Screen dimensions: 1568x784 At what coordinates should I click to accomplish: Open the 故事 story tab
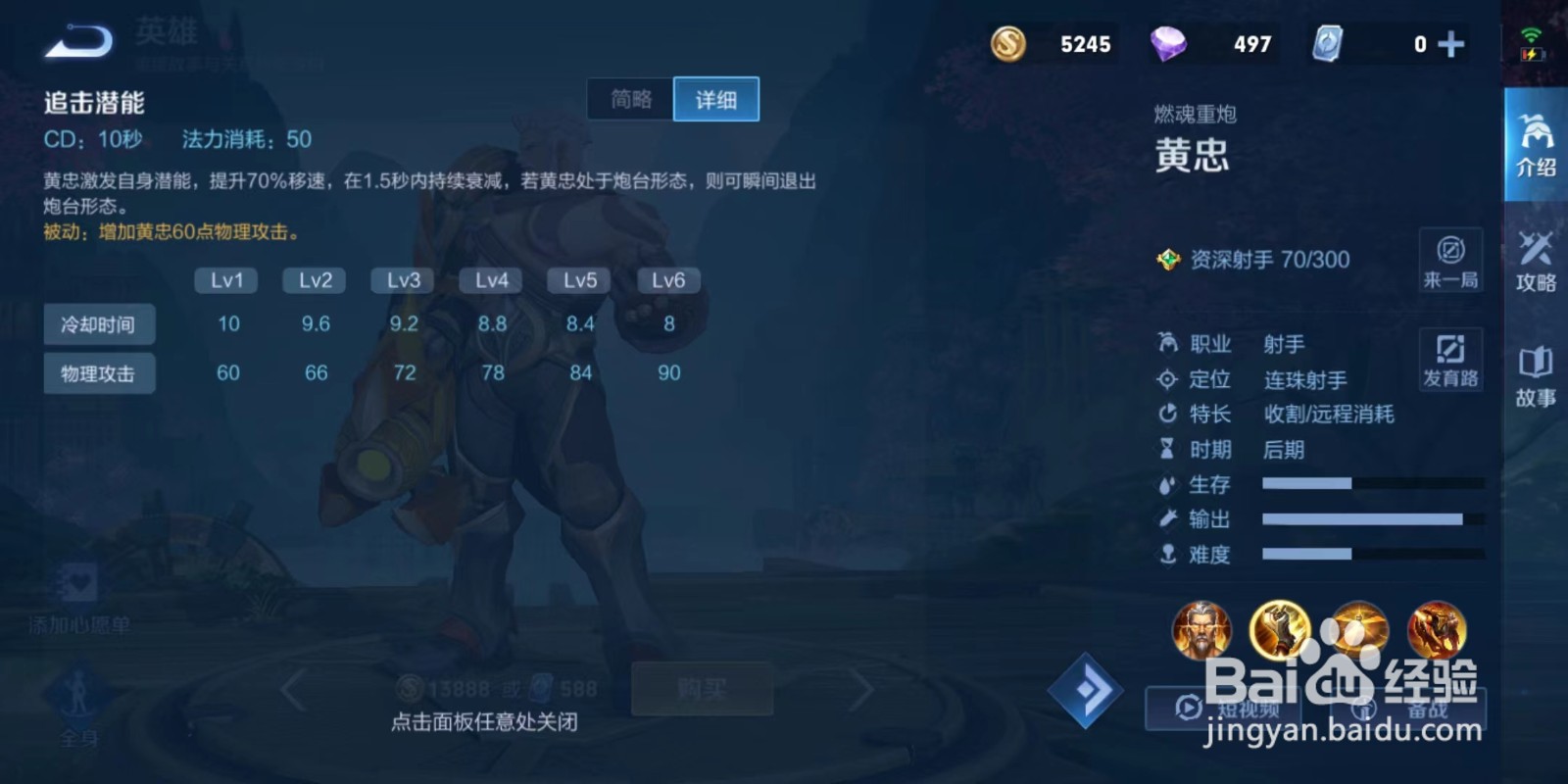(1536, 377)
